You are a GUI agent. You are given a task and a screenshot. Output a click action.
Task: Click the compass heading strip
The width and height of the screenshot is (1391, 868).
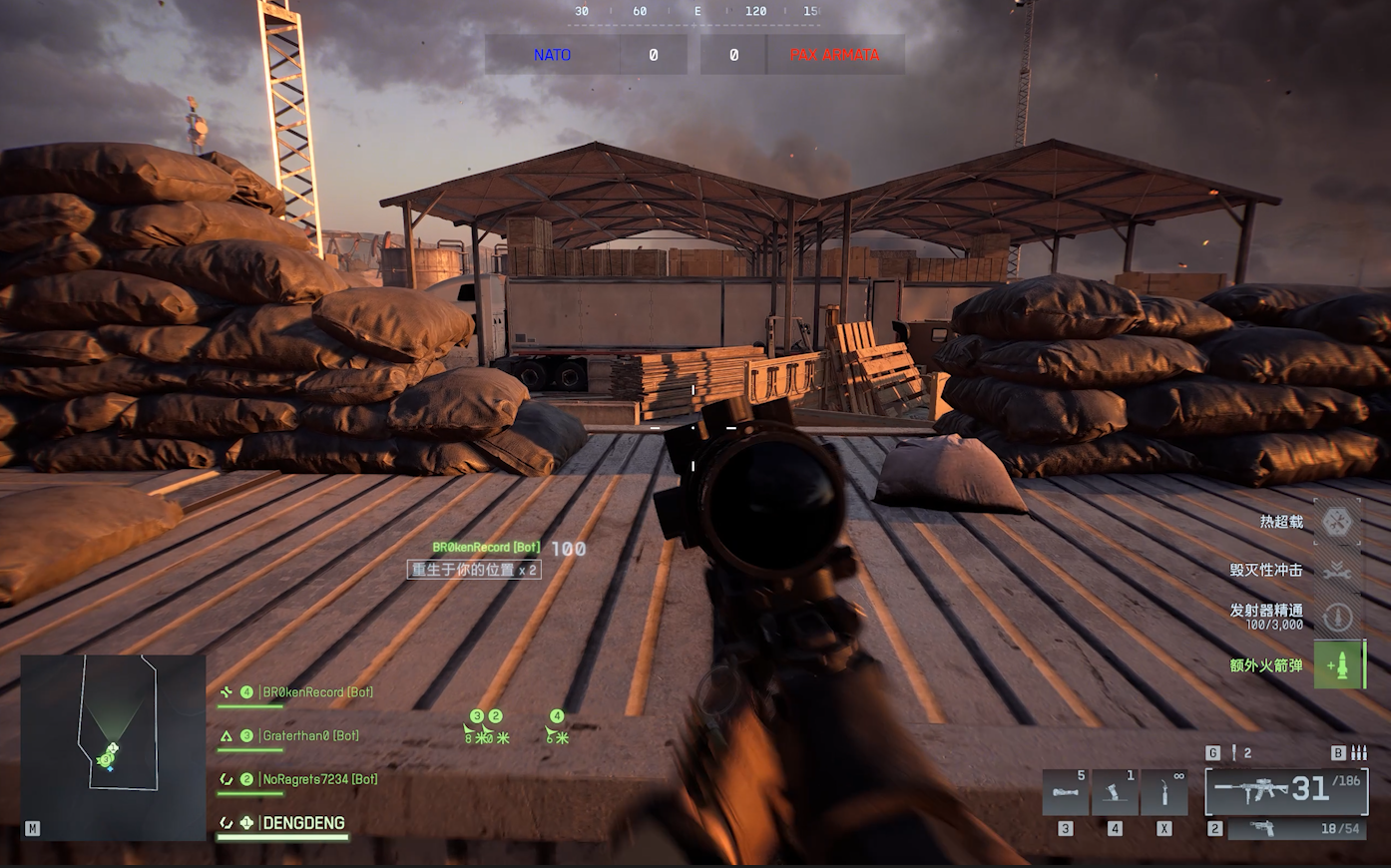pyautogui.click(x=695, y=12)
